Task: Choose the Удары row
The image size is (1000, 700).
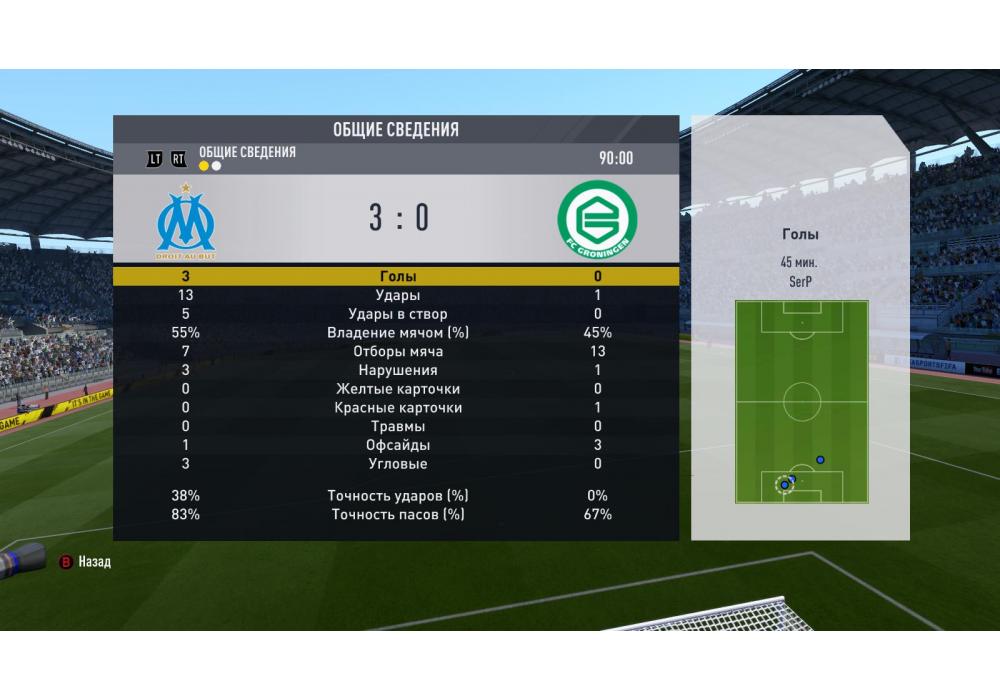Action: pos(397,295)
